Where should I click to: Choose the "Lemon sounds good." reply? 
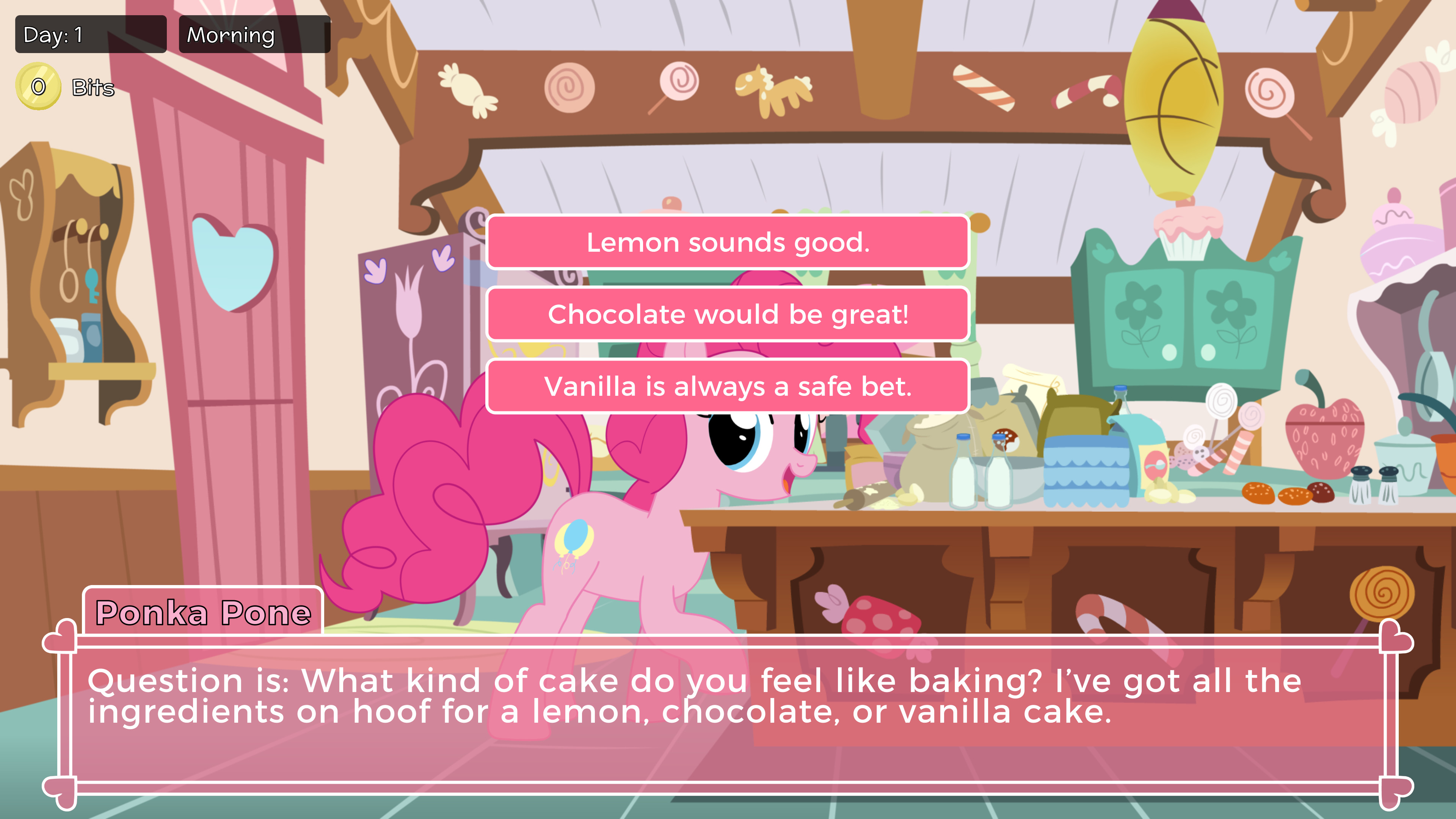pyautogui.click(x=728, y=242)
